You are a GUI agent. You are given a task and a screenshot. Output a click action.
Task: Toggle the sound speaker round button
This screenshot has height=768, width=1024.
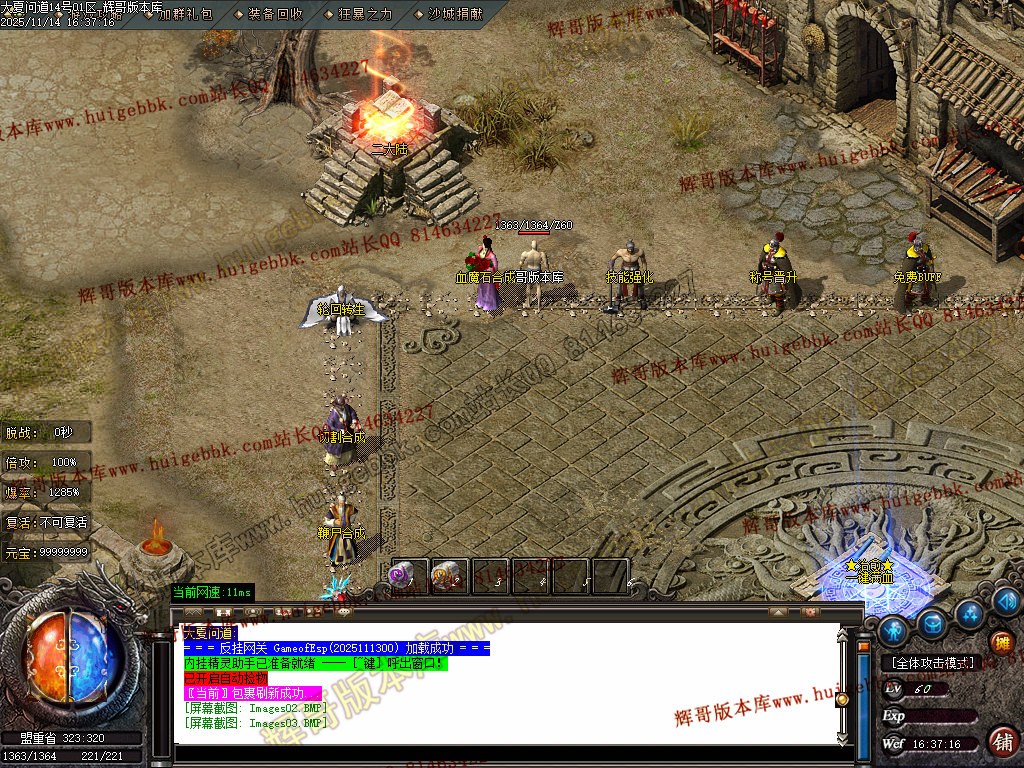pyautogui.click(x=1006, y=600)
